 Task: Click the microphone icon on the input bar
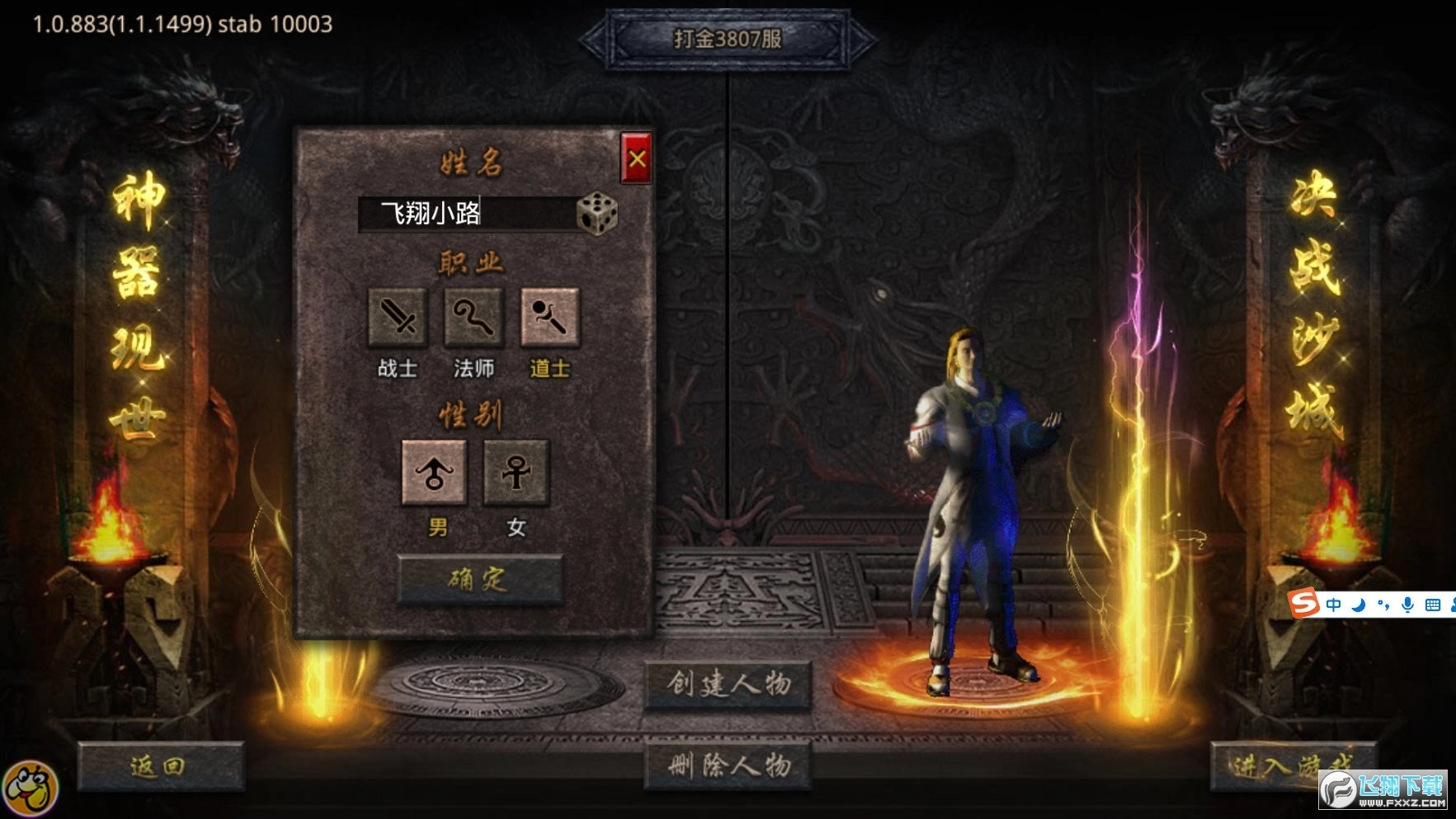coord(1408,605)
